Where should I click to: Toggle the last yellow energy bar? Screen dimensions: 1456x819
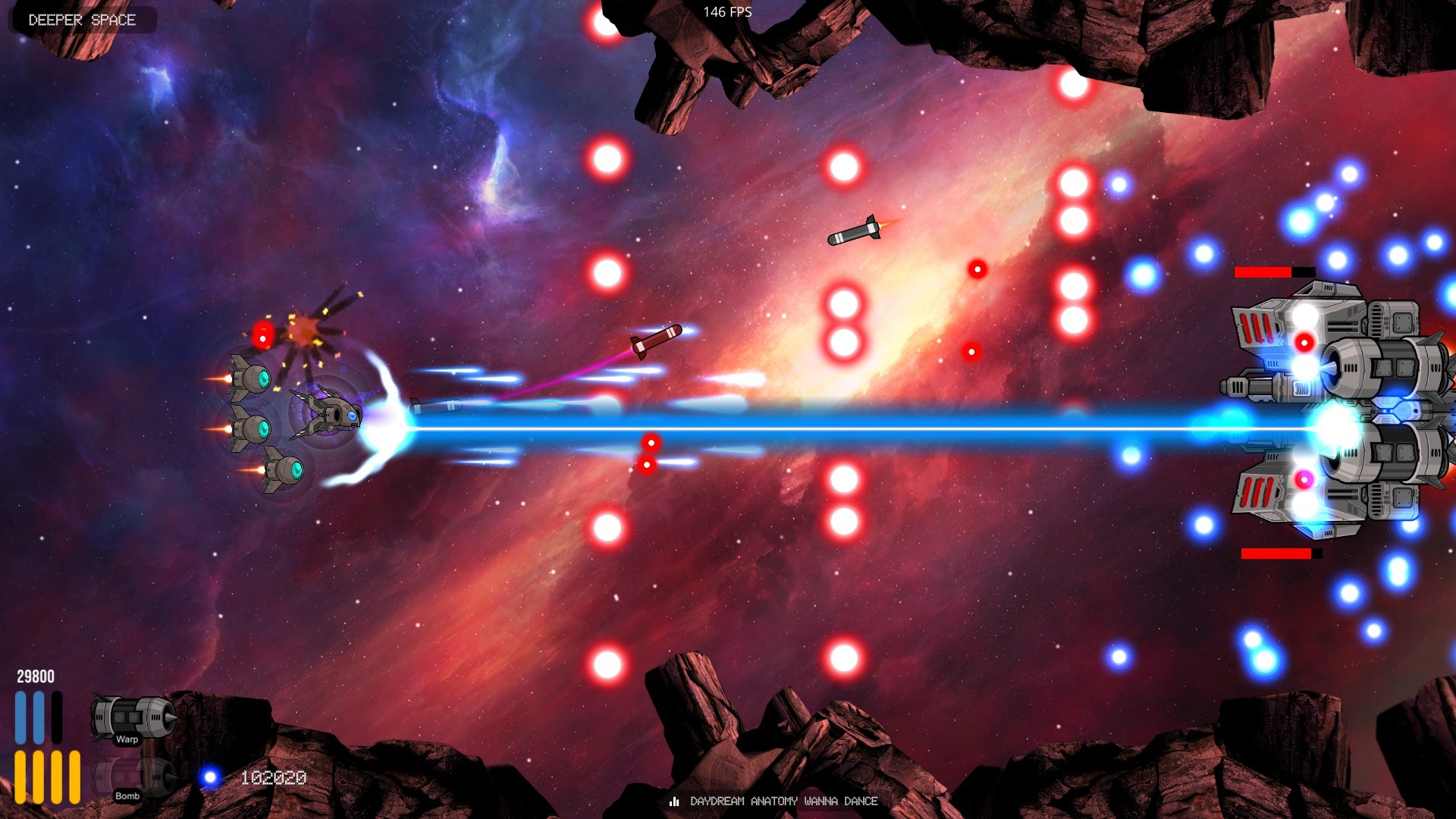(x=74, y=777)
